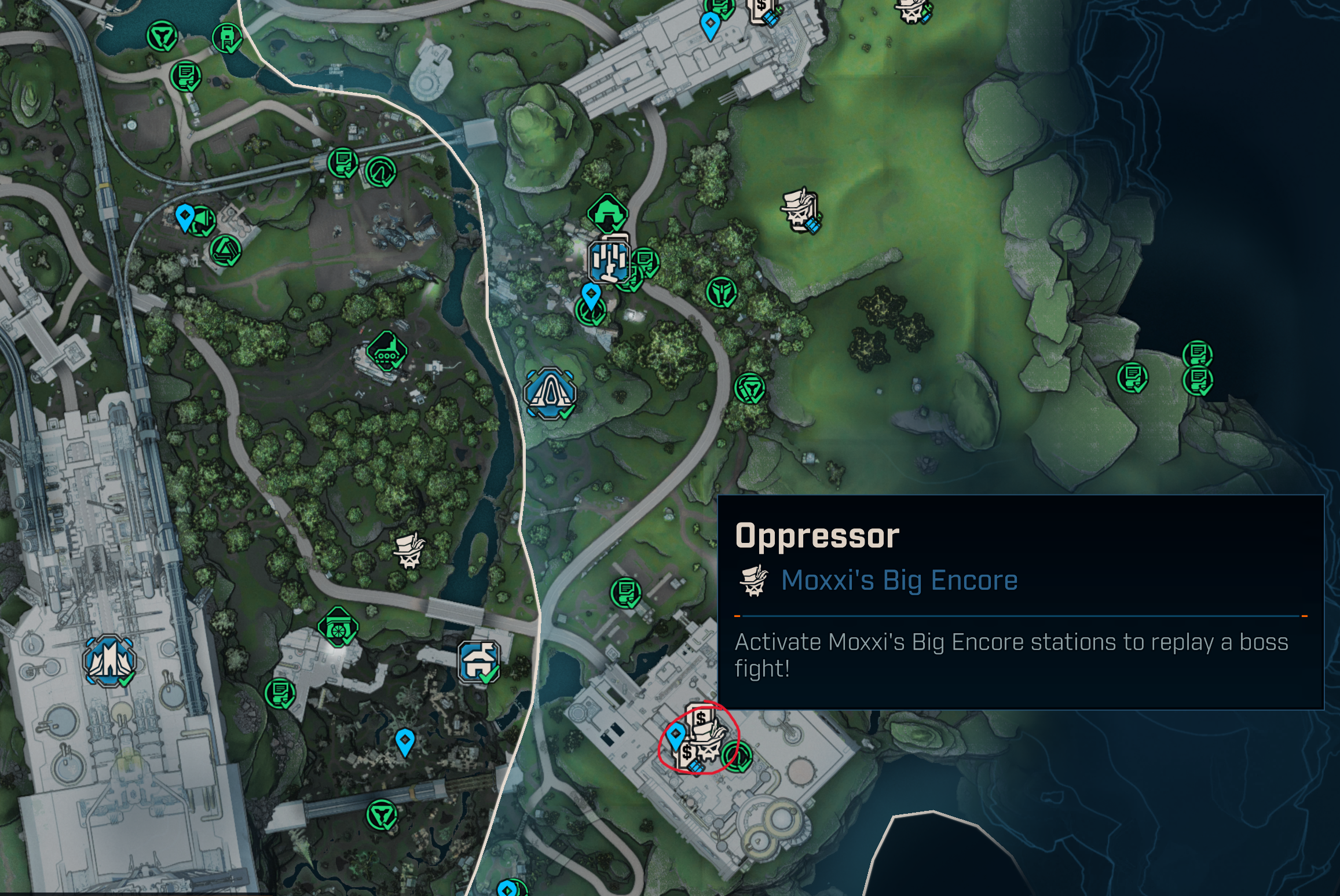The image size is (1340, 896).
Task: Choose the green arc circle marker
Action: click(380, 172)
